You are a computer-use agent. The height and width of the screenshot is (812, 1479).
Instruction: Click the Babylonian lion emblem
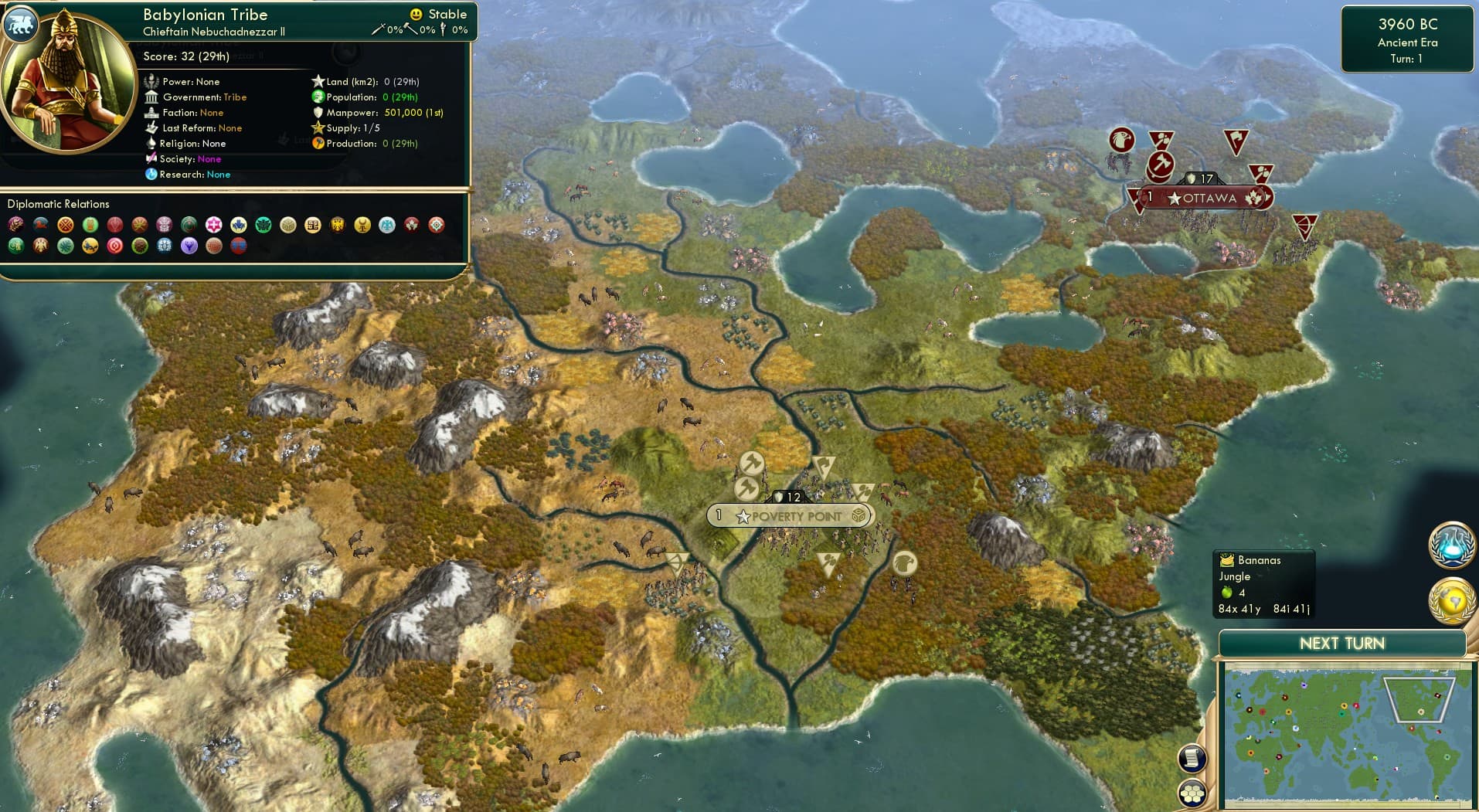[x=21, y=24]
